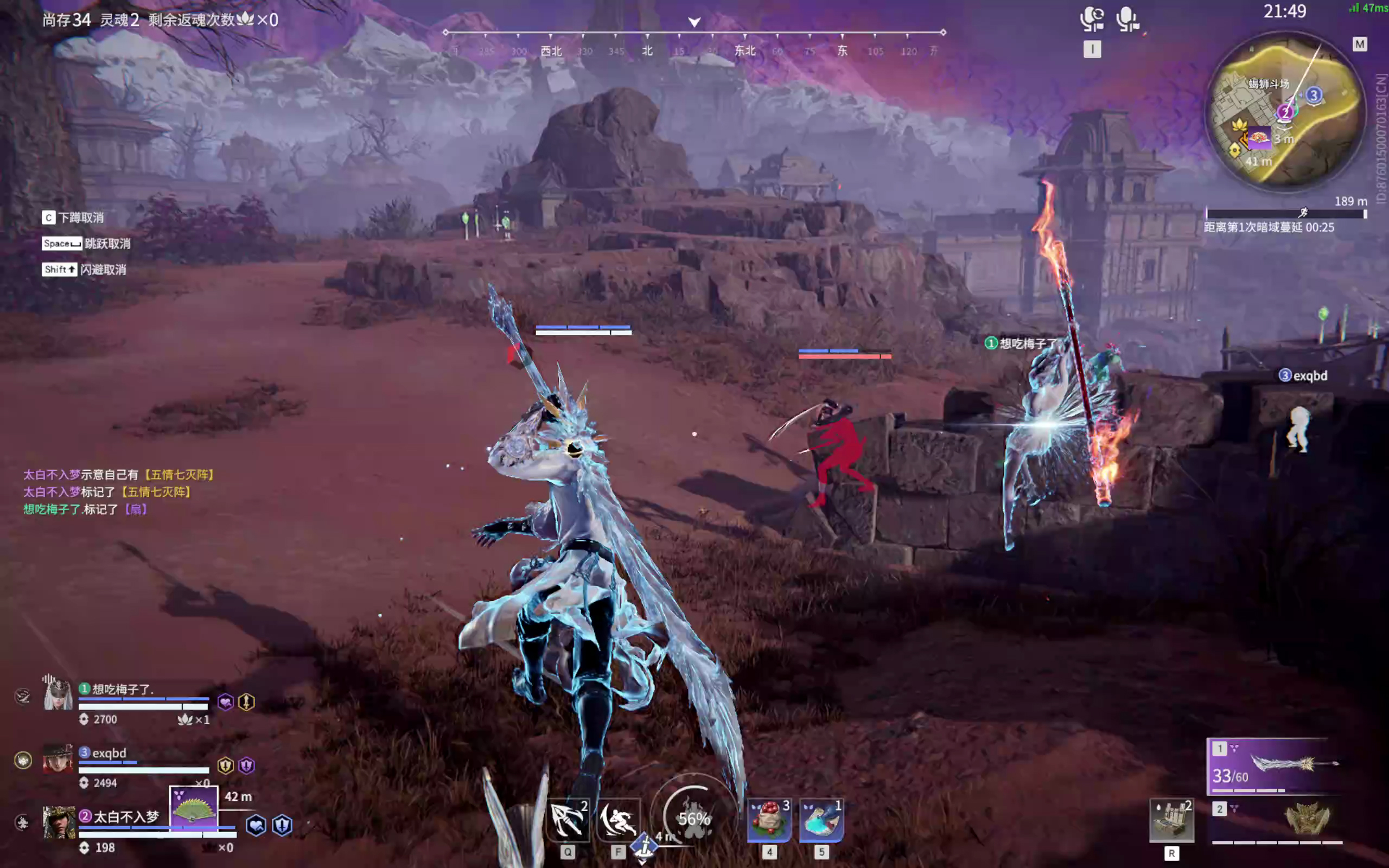Click the purple heart buff hexagon beside 想吃梅子了

pyautogui.click(x=226, y=701)
